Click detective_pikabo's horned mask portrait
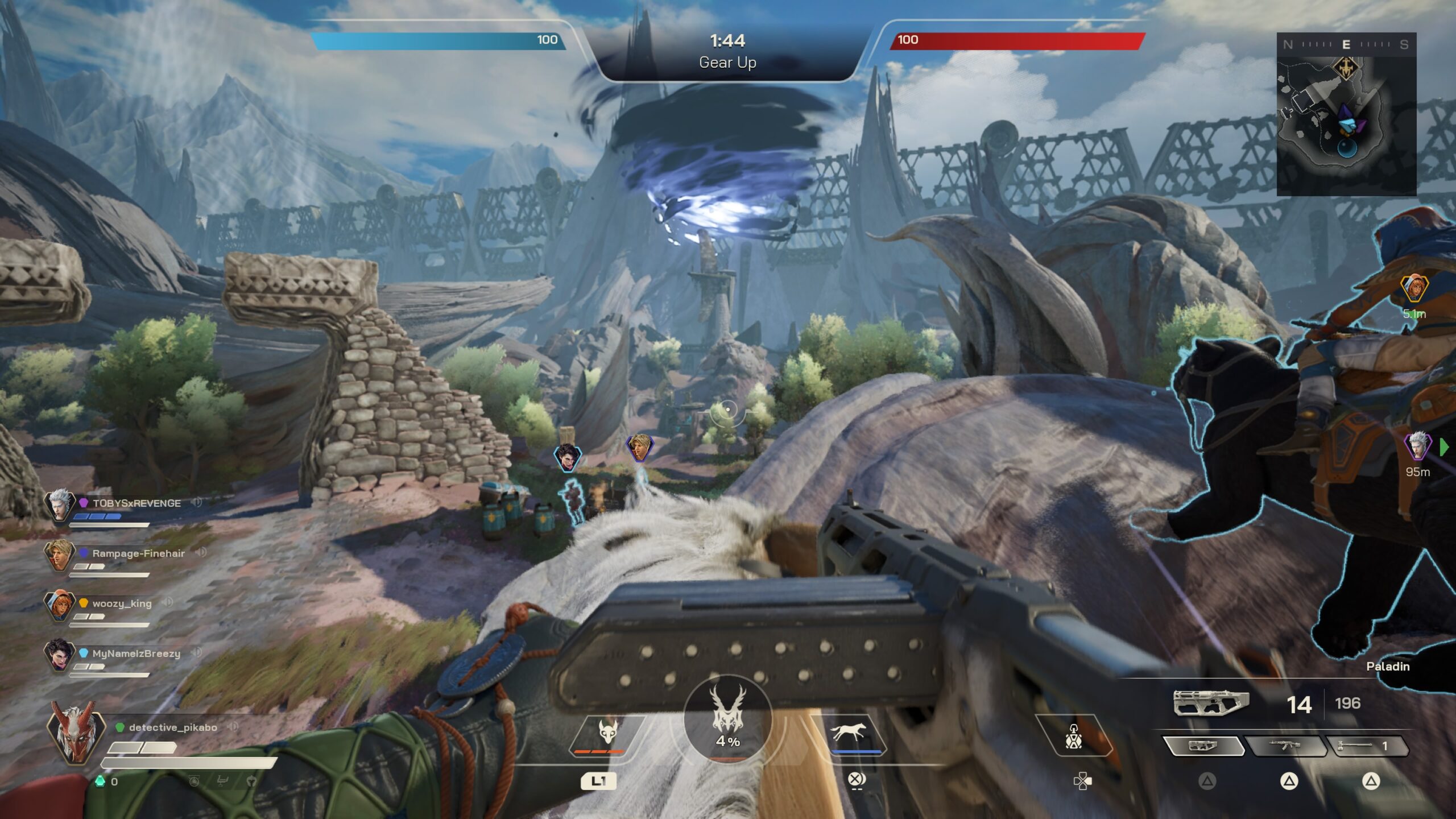 click(75, 731)
